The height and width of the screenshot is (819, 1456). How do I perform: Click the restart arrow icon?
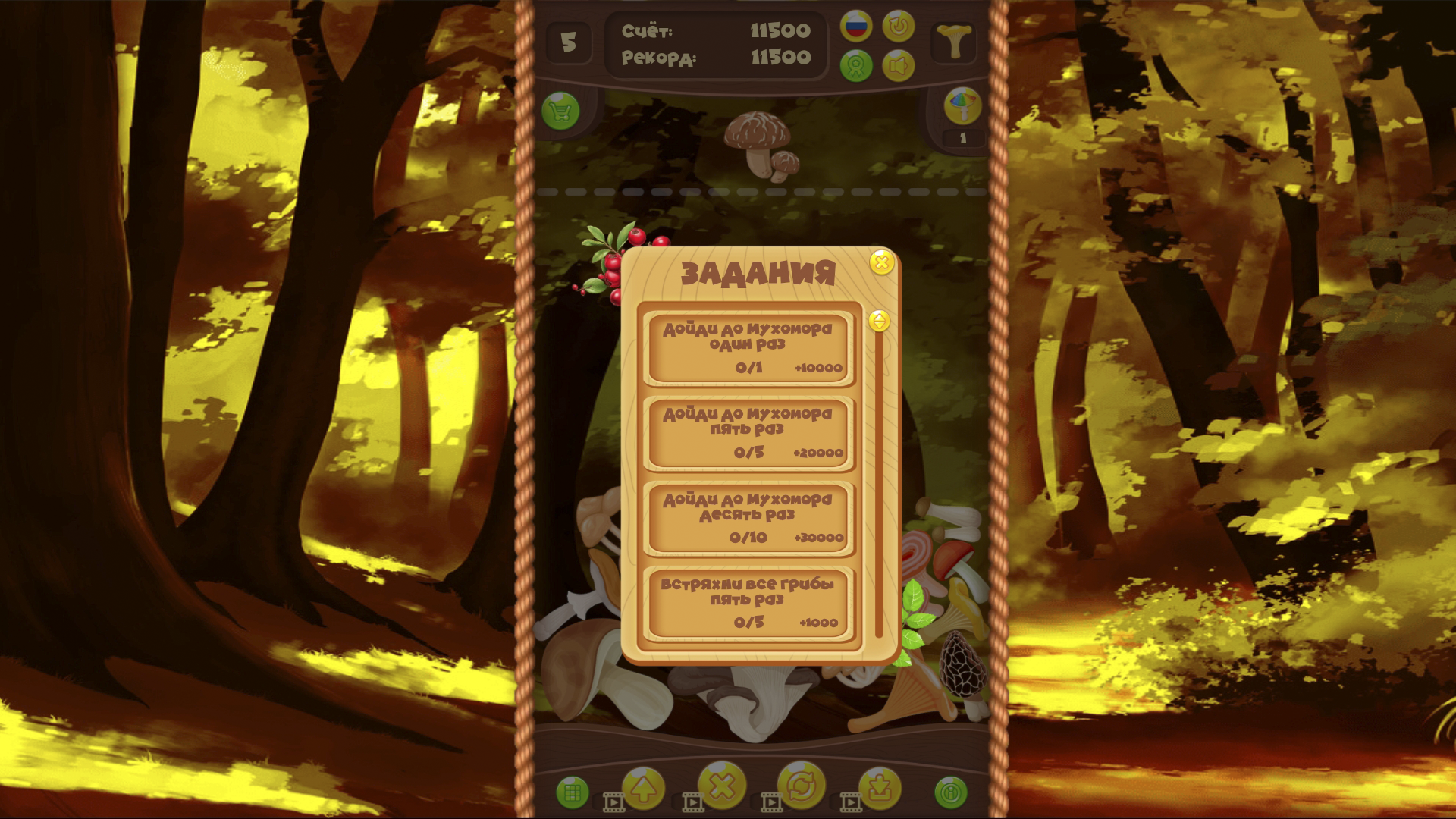pyautogui.click(x=897, y=27)
